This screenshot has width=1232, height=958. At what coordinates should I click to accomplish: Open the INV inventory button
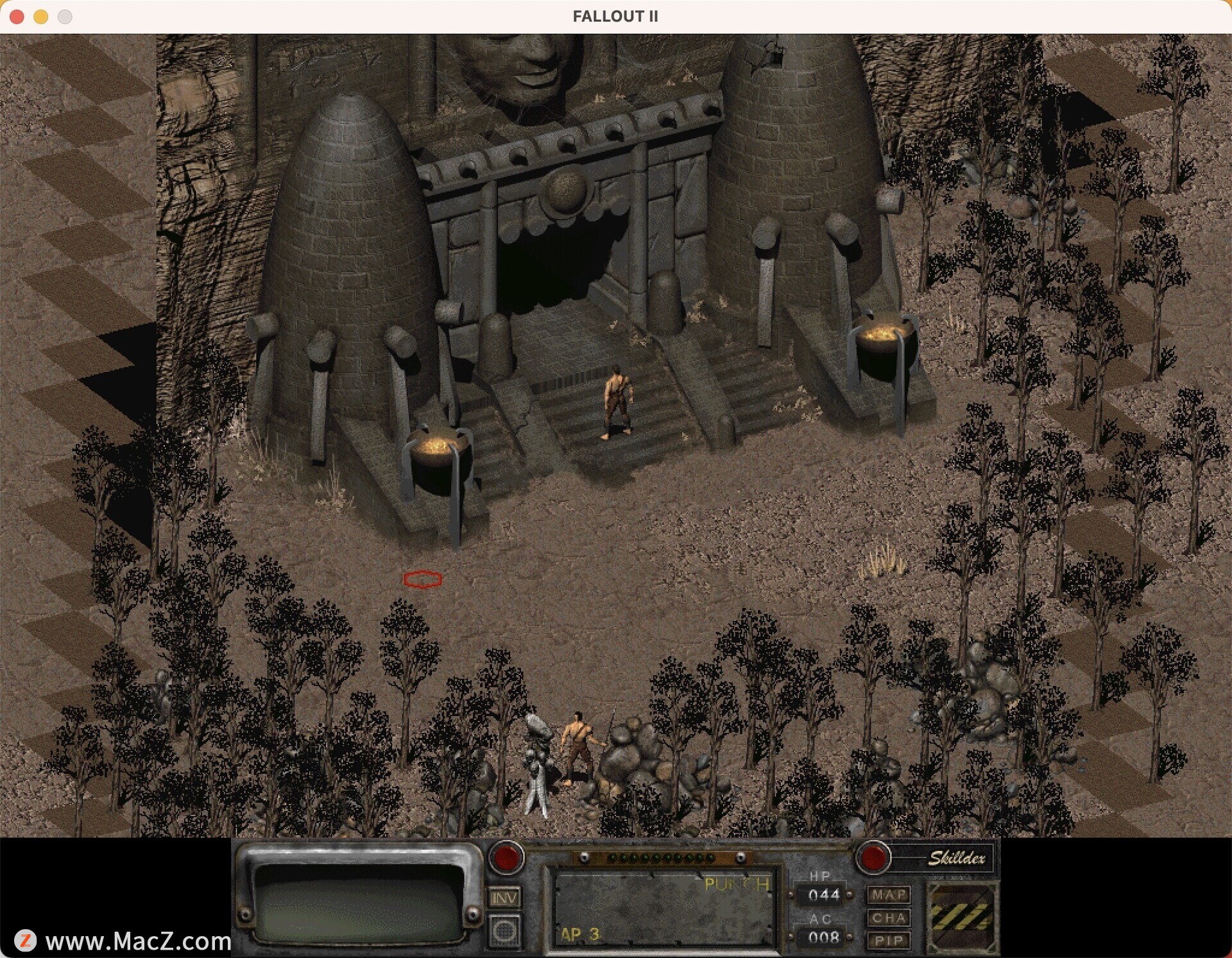[x=504, y=898]
